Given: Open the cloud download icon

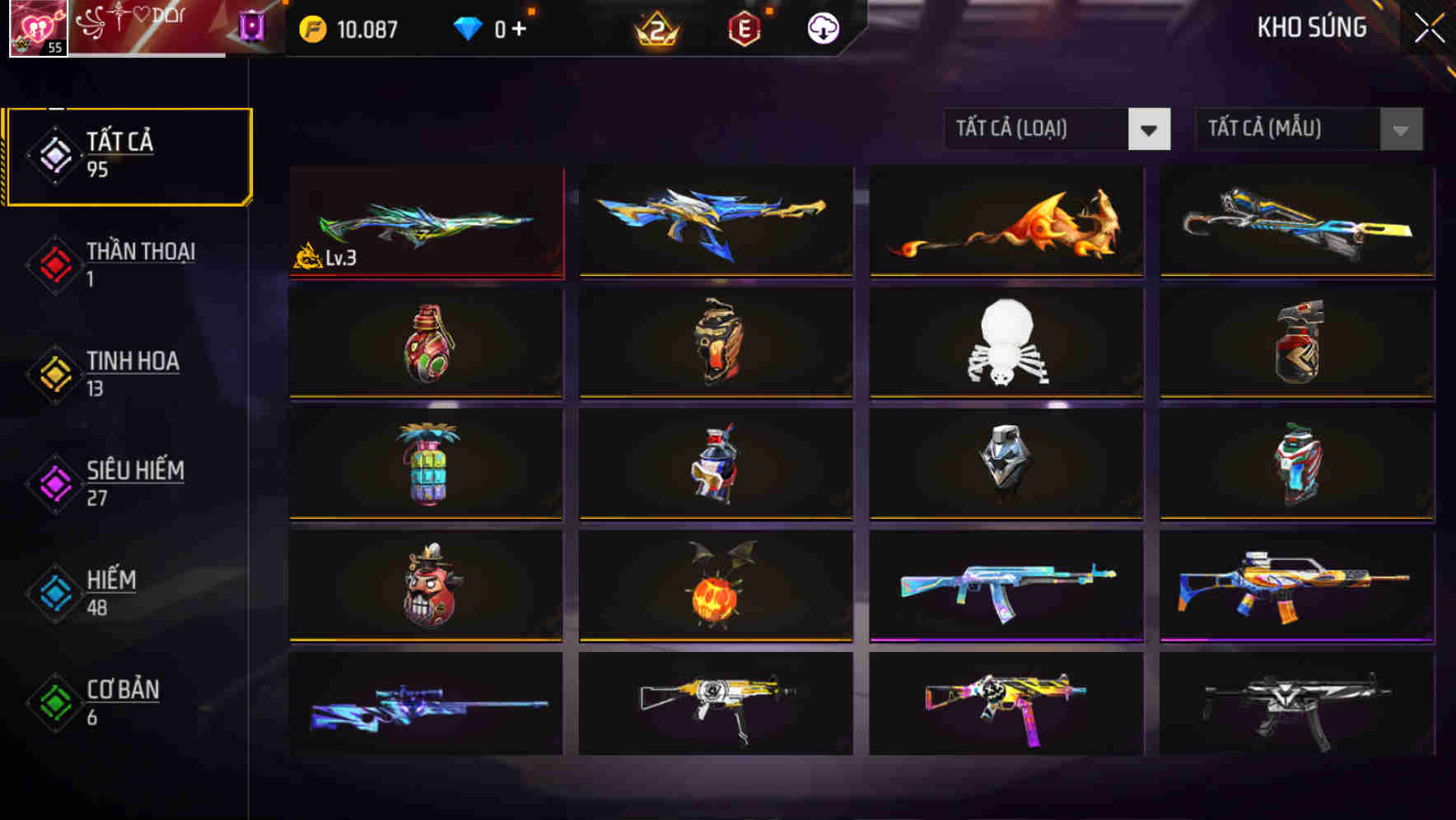Looking at the screenshot, I should tap(821, 27).
